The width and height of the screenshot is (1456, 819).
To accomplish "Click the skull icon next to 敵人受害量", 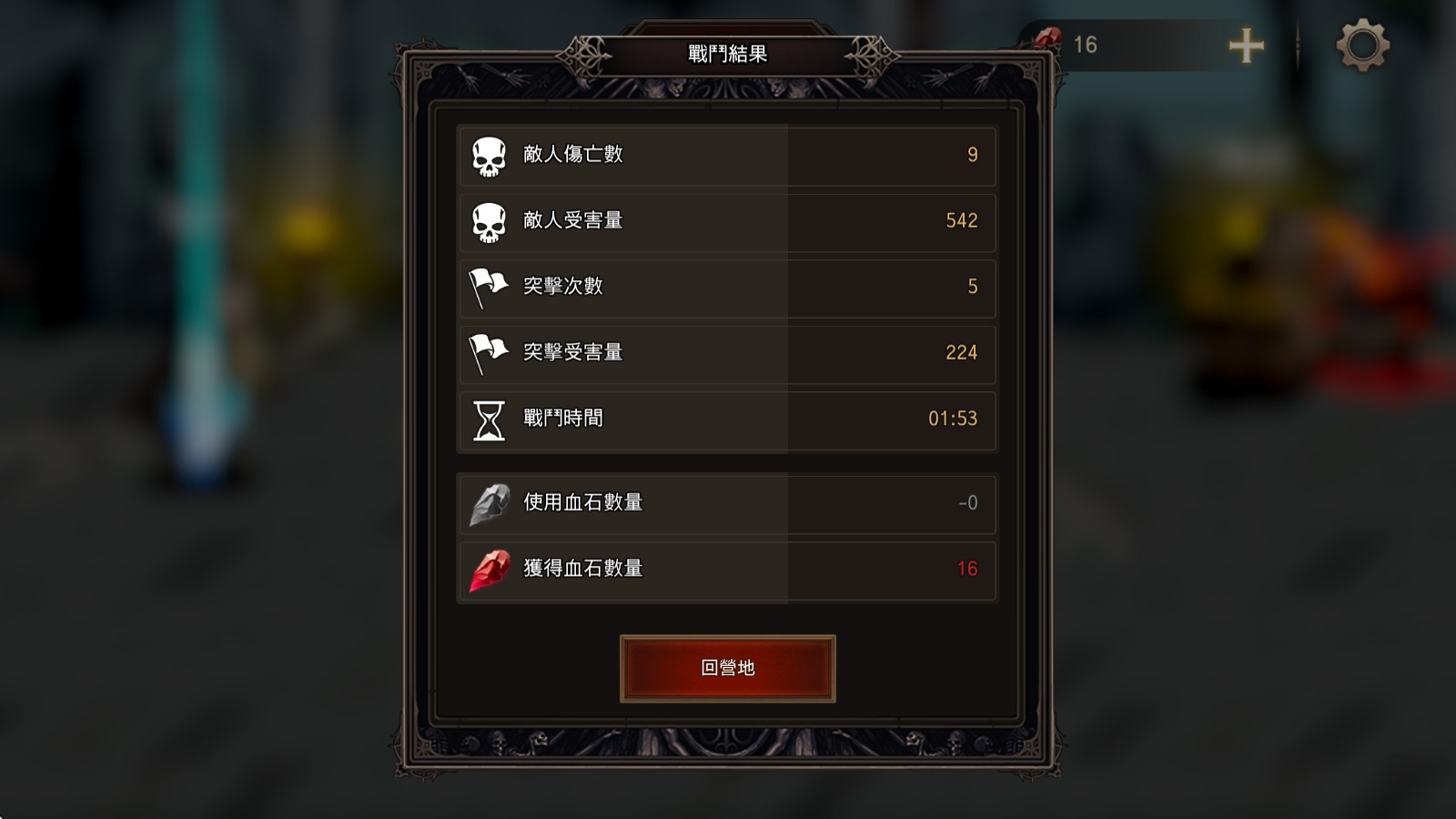I will 488,221.
